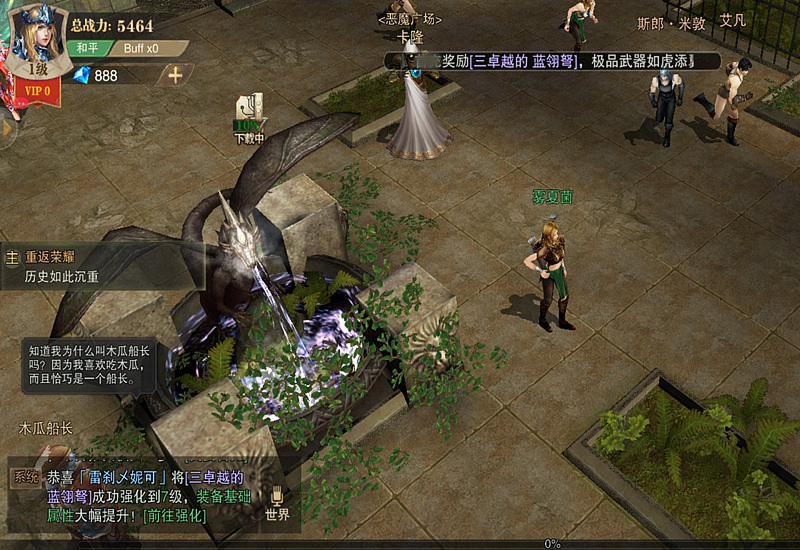Switch the 世界 chat channel button
This screenshot has width=800, height=550.
pyautogui.click(x=277, y=504)
